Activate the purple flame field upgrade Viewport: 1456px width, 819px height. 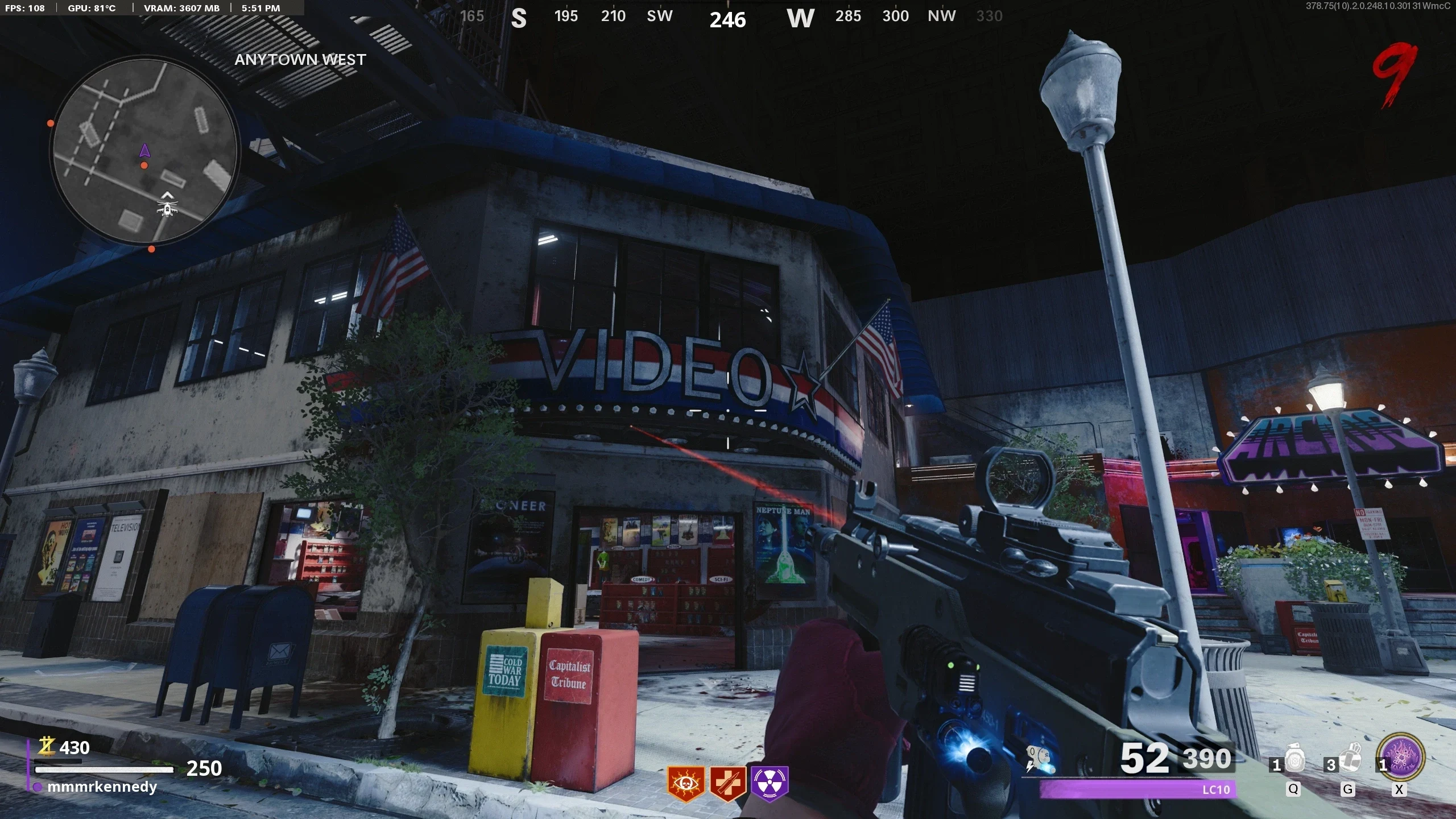click(1402, 758)
